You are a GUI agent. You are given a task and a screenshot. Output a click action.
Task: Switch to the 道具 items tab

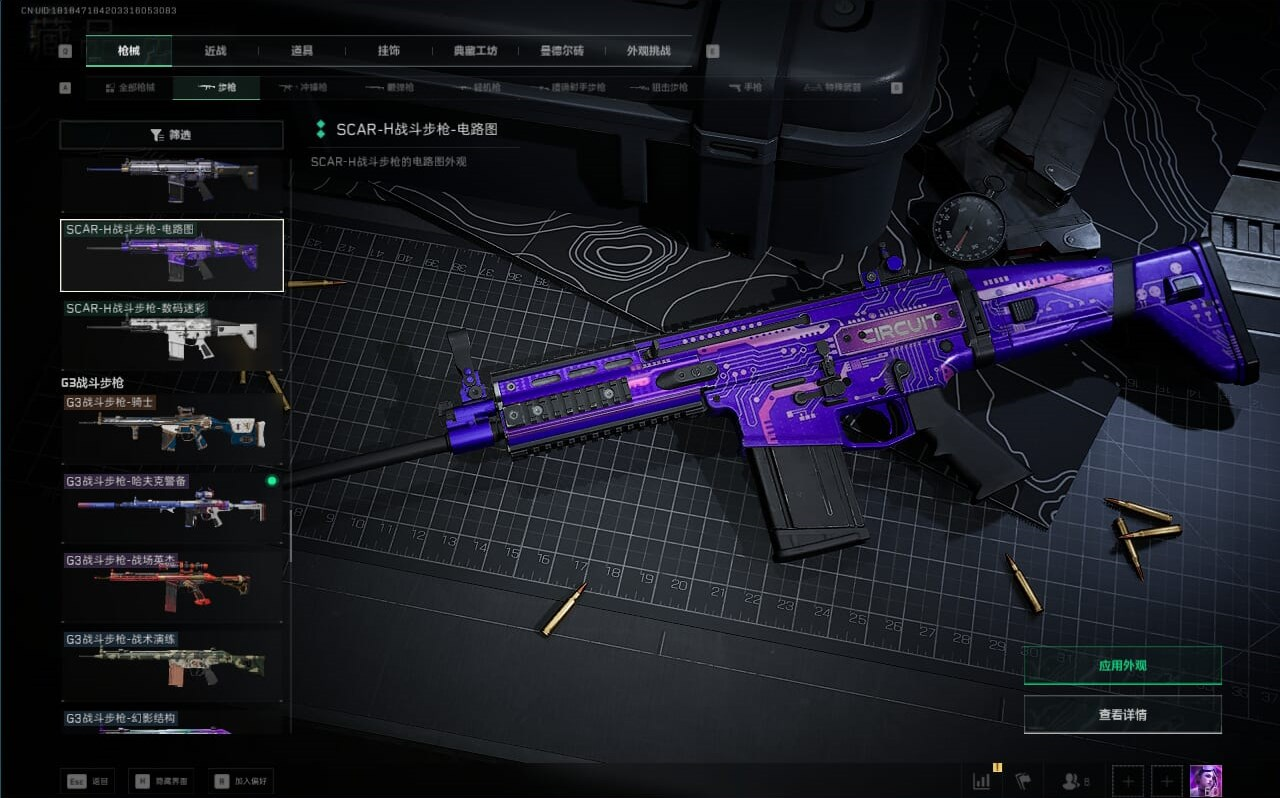(x=302, y=51)
